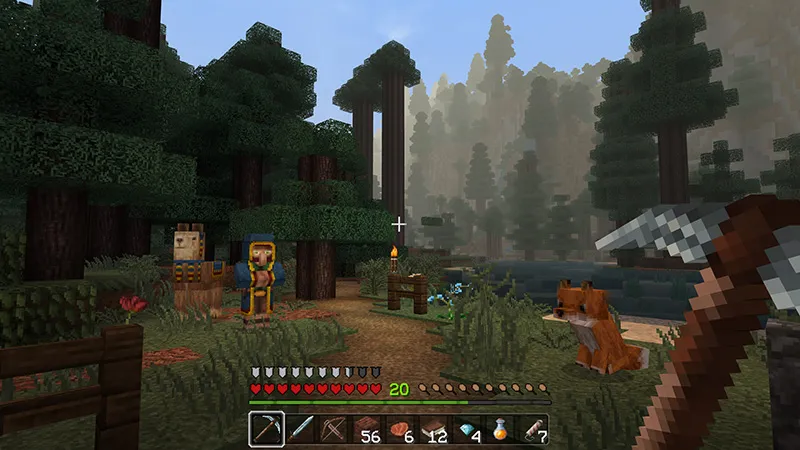Viewport: 800px width, 450px height.
Task: Select the stack of 56 wood blocks
Action: 366,429
